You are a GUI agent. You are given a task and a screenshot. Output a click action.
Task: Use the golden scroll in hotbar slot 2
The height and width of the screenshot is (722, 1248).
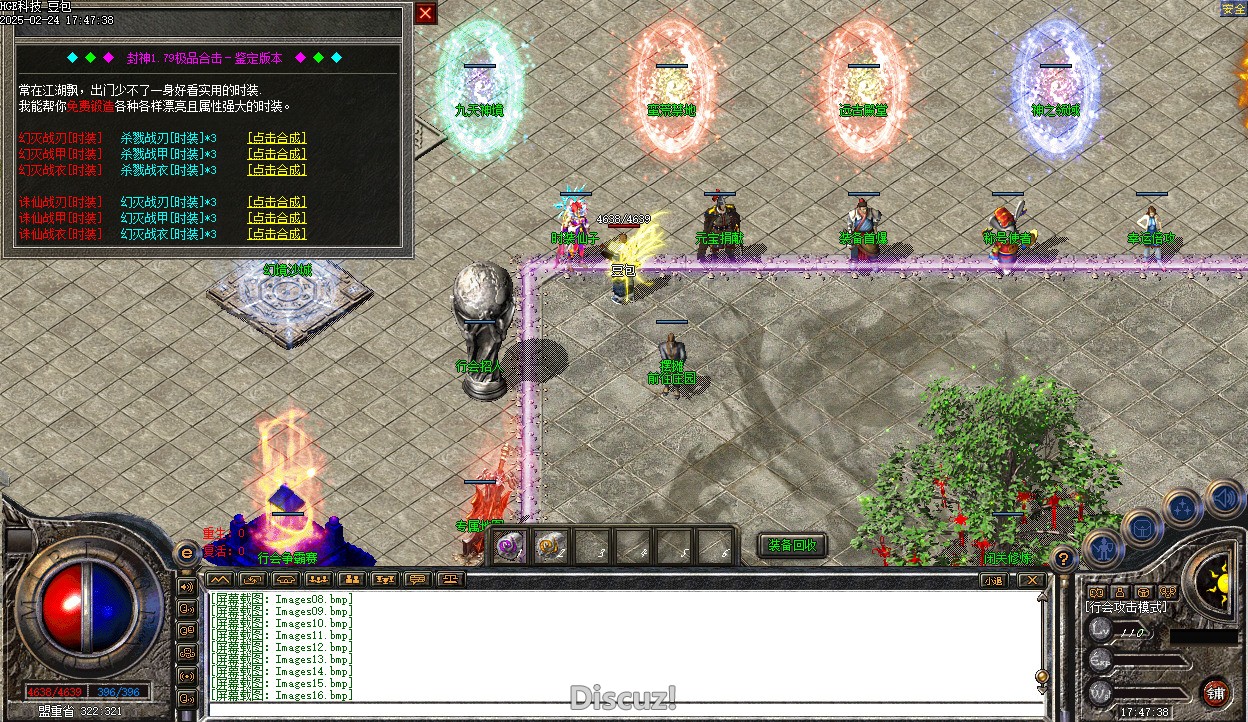coord(550,546)
